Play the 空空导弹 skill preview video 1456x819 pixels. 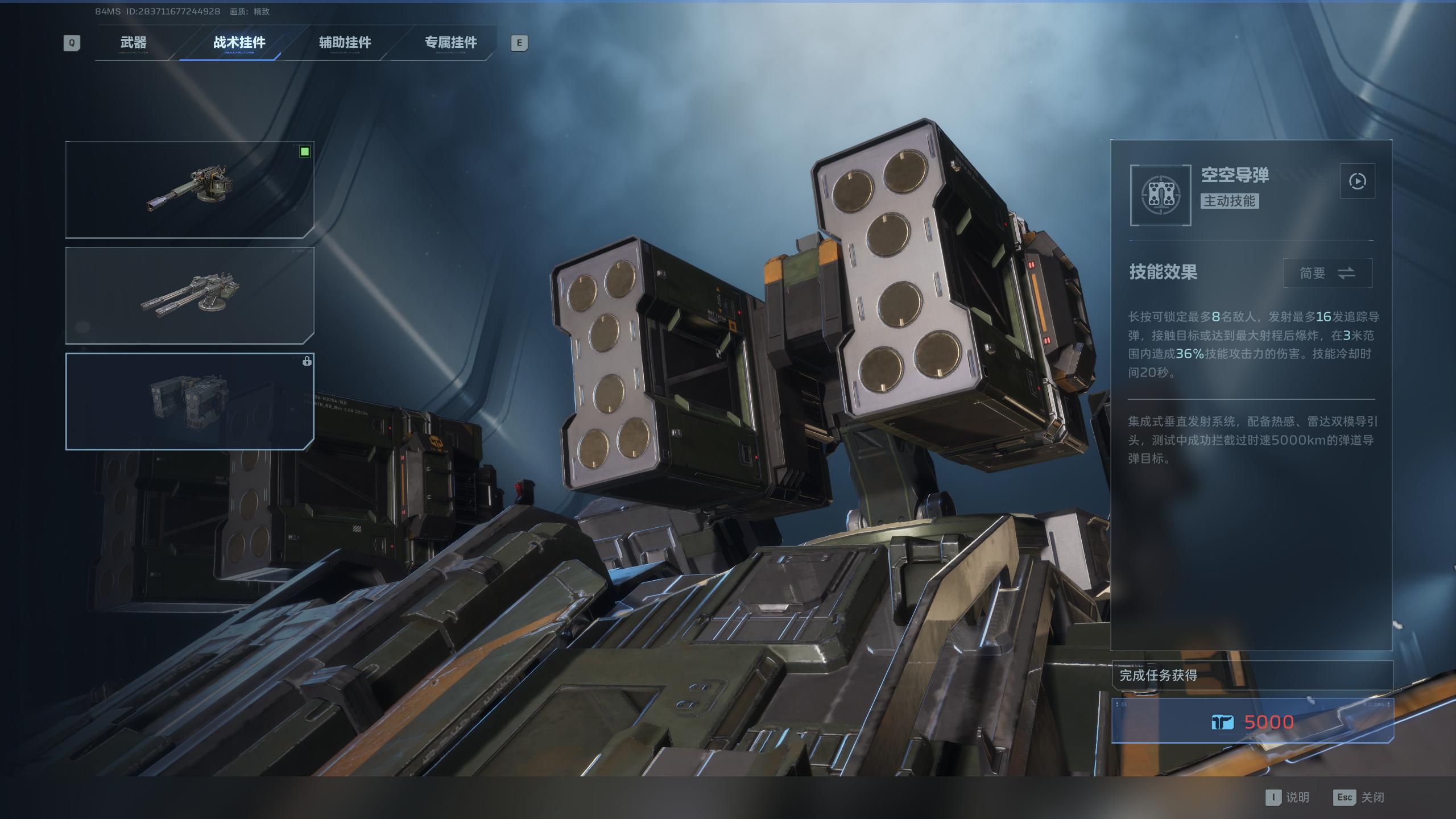coord(1357,181)
